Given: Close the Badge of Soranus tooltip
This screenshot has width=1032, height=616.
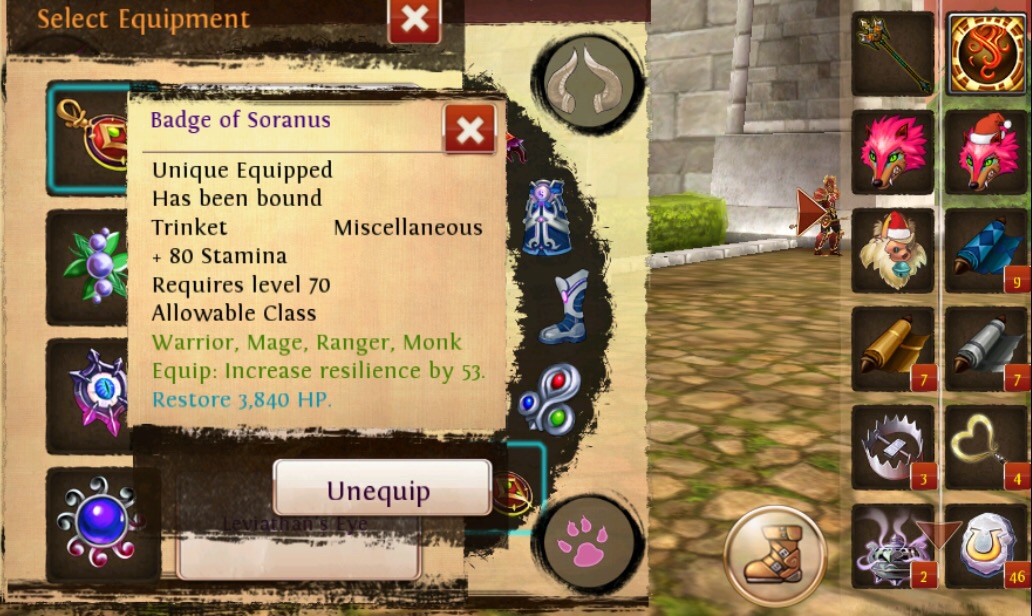Looking at the screenshot, I should pyautogui.click(x=469, y=129).
